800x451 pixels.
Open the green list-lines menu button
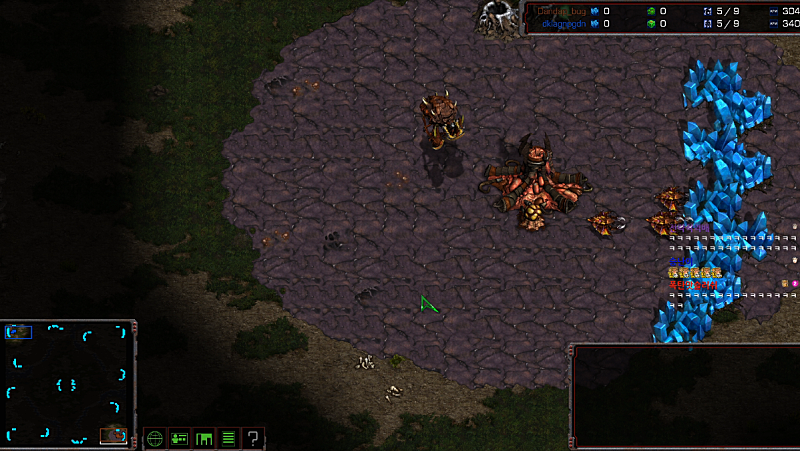pos(229,438)
